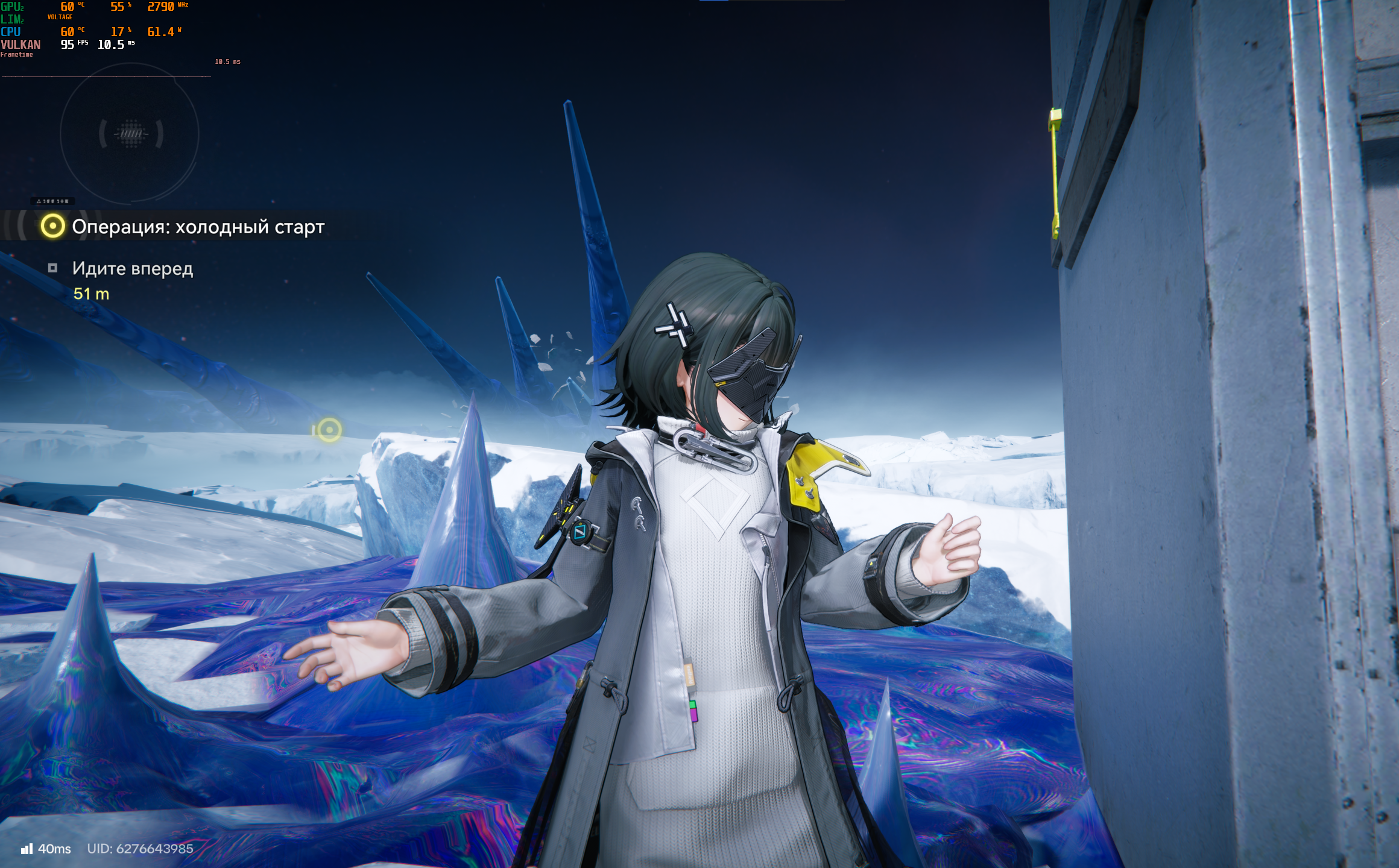Open the quest tracker "Операция: холодный старт"
Viewport: 1399px width, 868px height.
click(x=198, y=227)
